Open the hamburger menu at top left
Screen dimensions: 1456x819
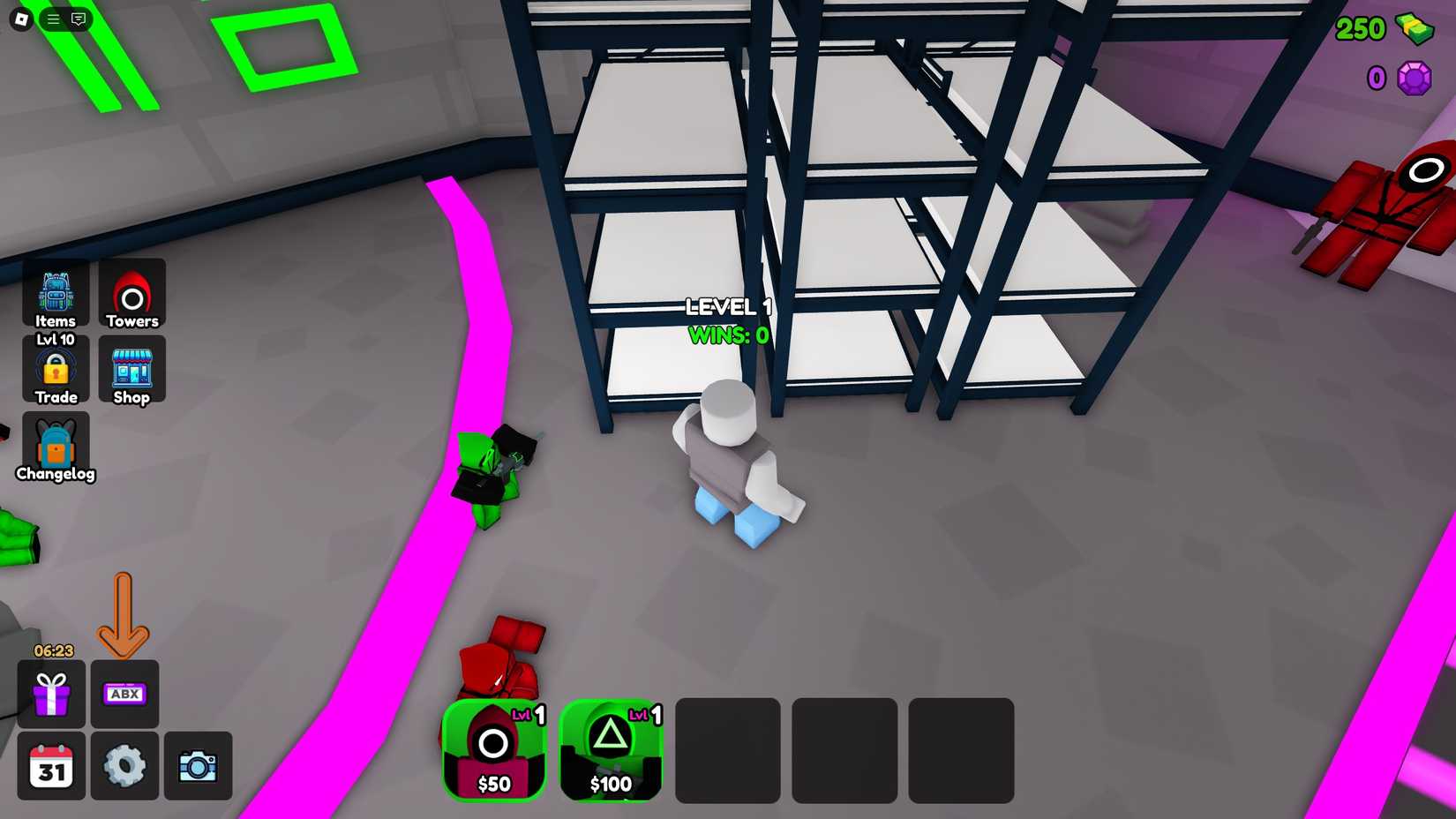click(52, 18)
